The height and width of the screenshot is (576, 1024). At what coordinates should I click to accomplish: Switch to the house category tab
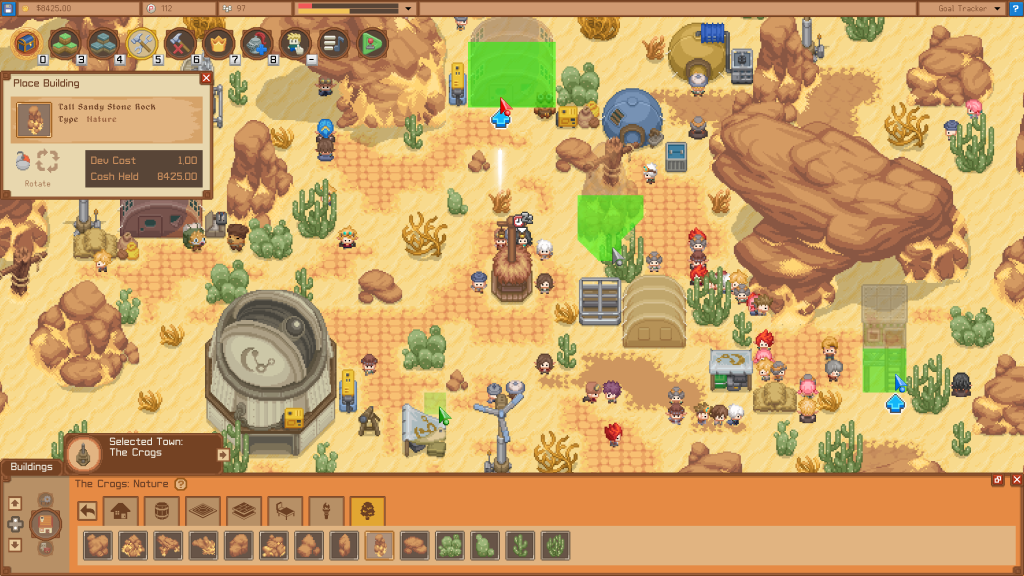(x=121, y=511)
